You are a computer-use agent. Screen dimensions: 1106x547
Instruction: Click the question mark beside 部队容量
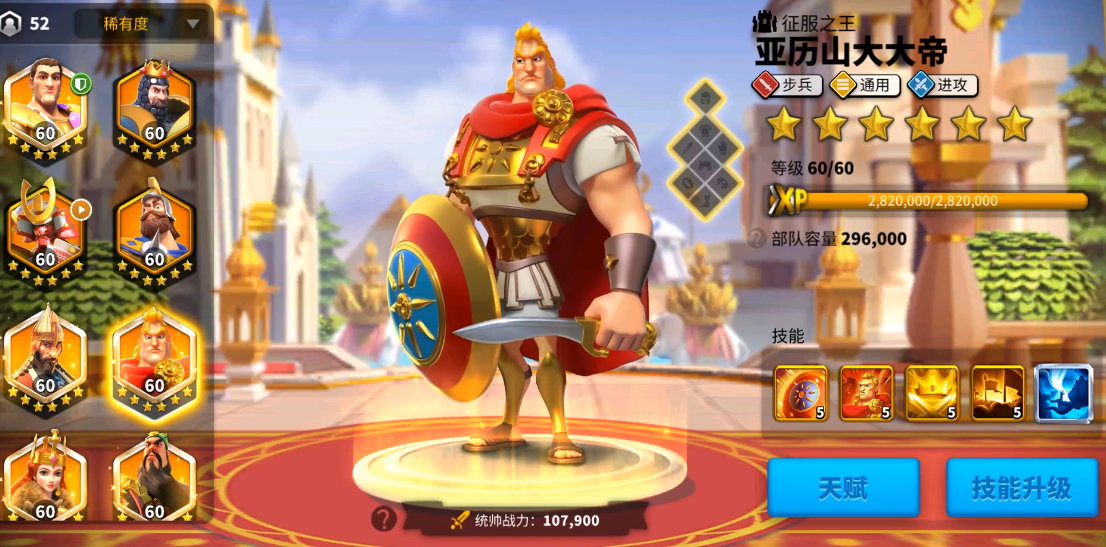pyautogui.click(x=757, y=239)
